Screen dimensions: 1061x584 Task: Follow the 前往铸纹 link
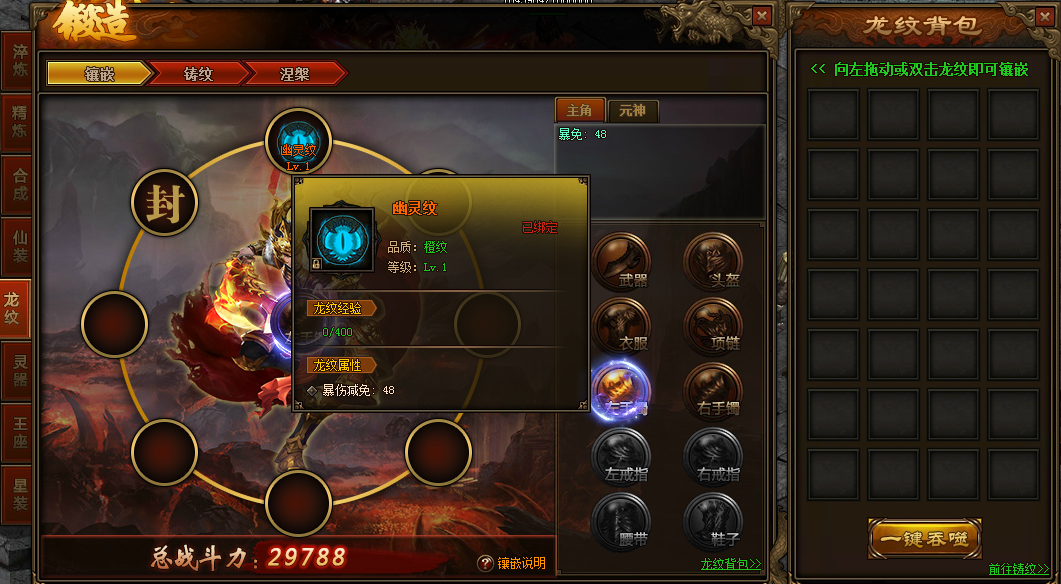point(1019,569)
